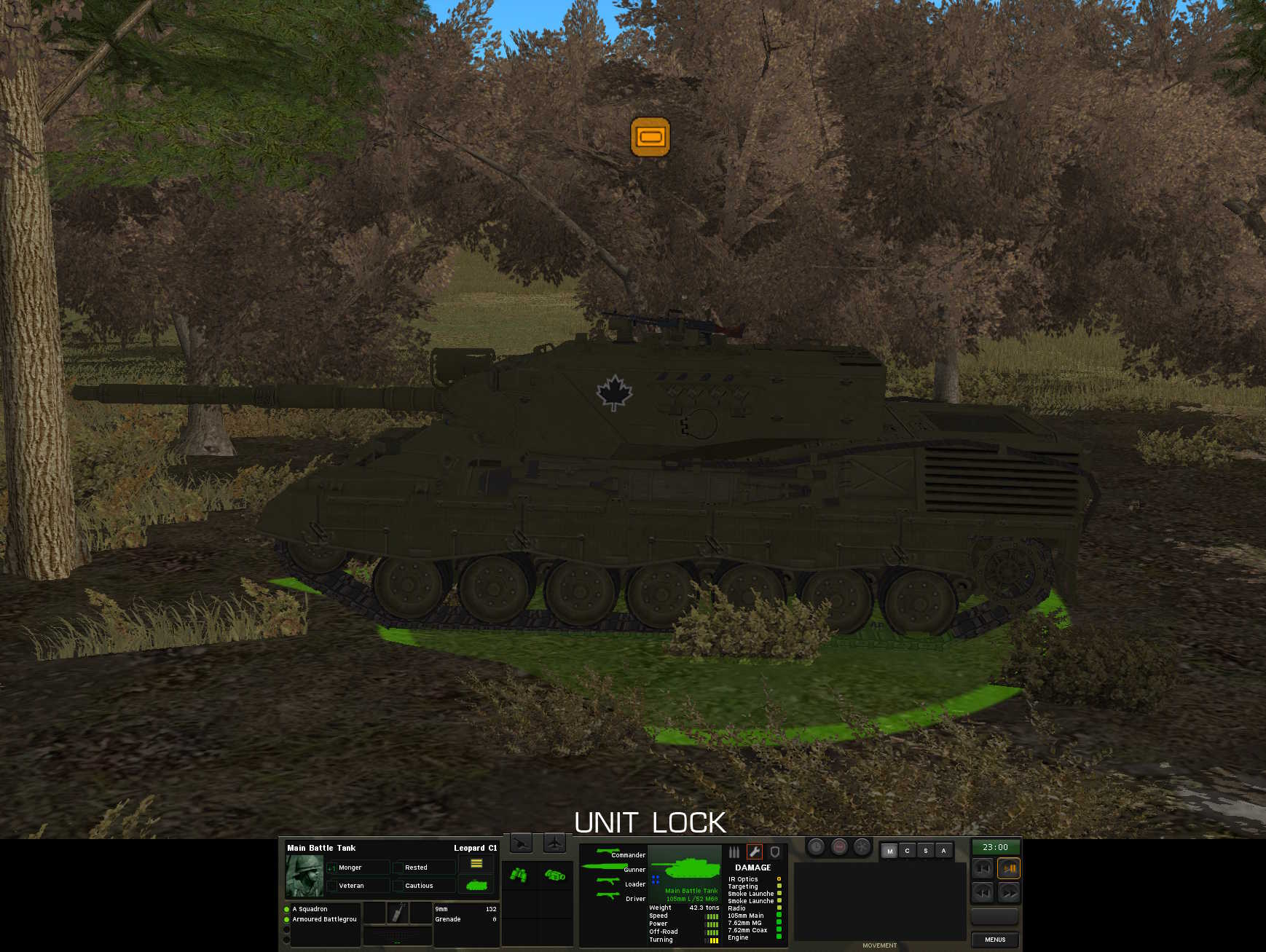Open the MENUS button
The width and height of the screenshot is (1266, 952).
(994, 939)
